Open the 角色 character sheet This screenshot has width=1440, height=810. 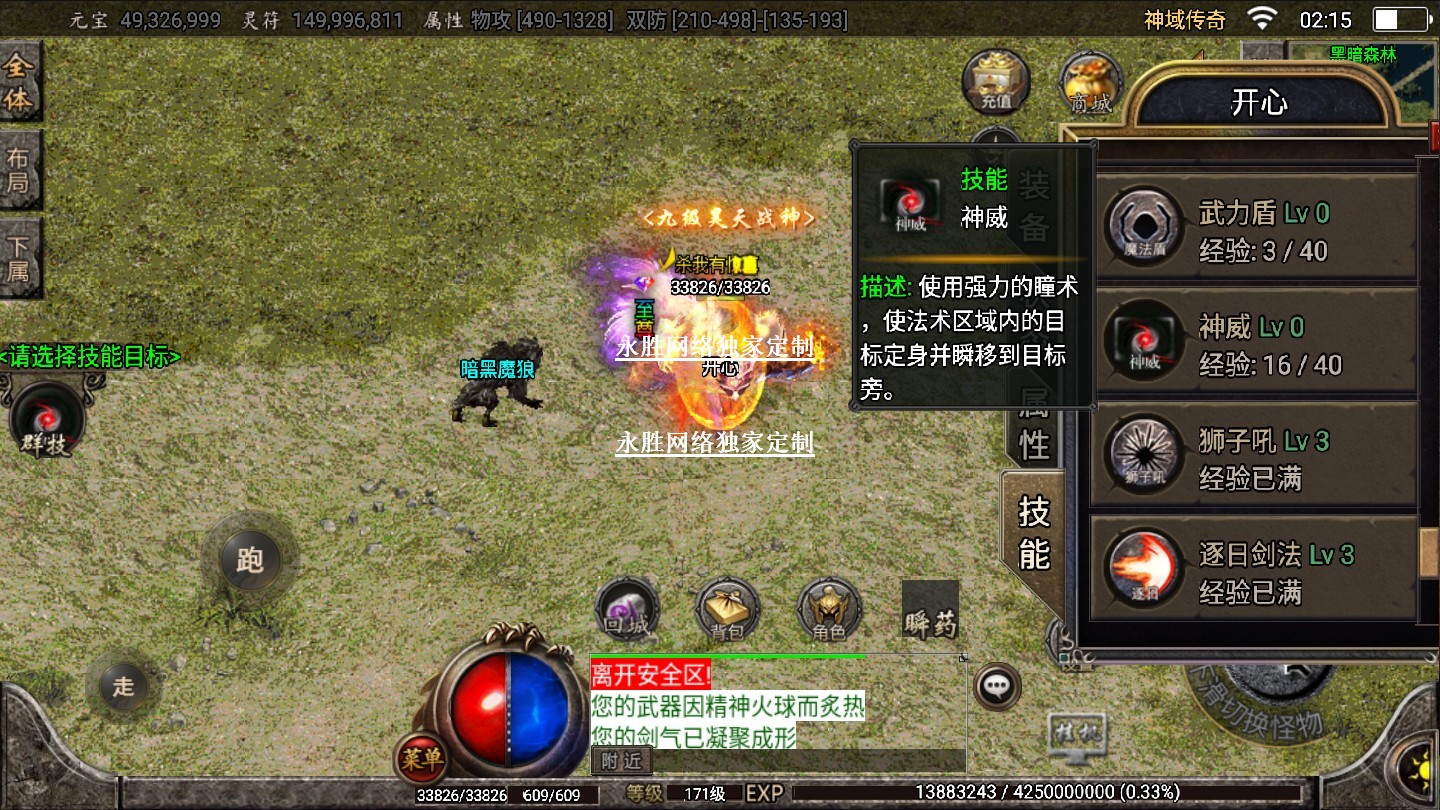click(829, 609)
